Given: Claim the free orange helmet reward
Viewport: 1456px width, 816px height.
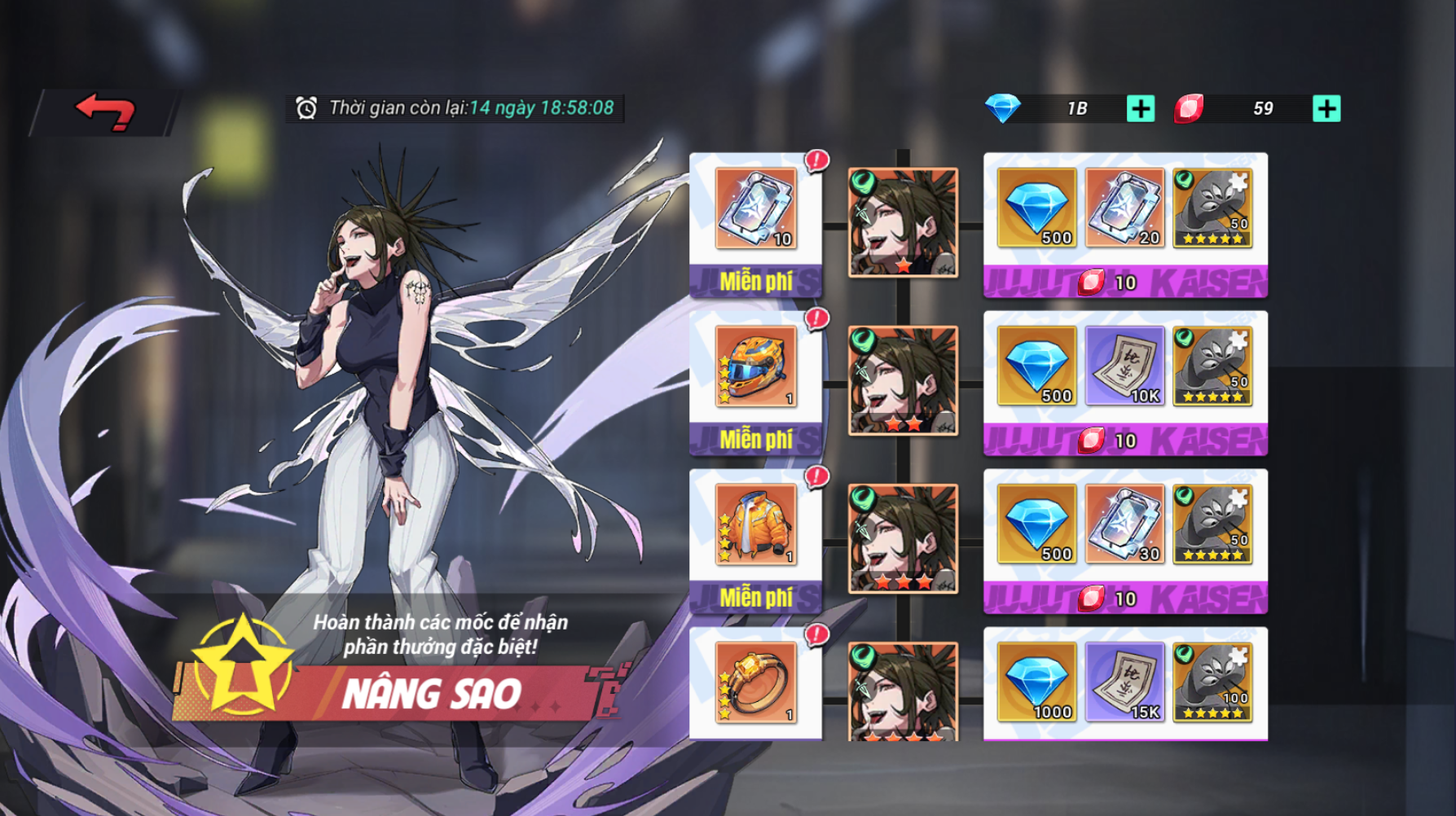Looking at the screenshot, I should click(755, 440).
